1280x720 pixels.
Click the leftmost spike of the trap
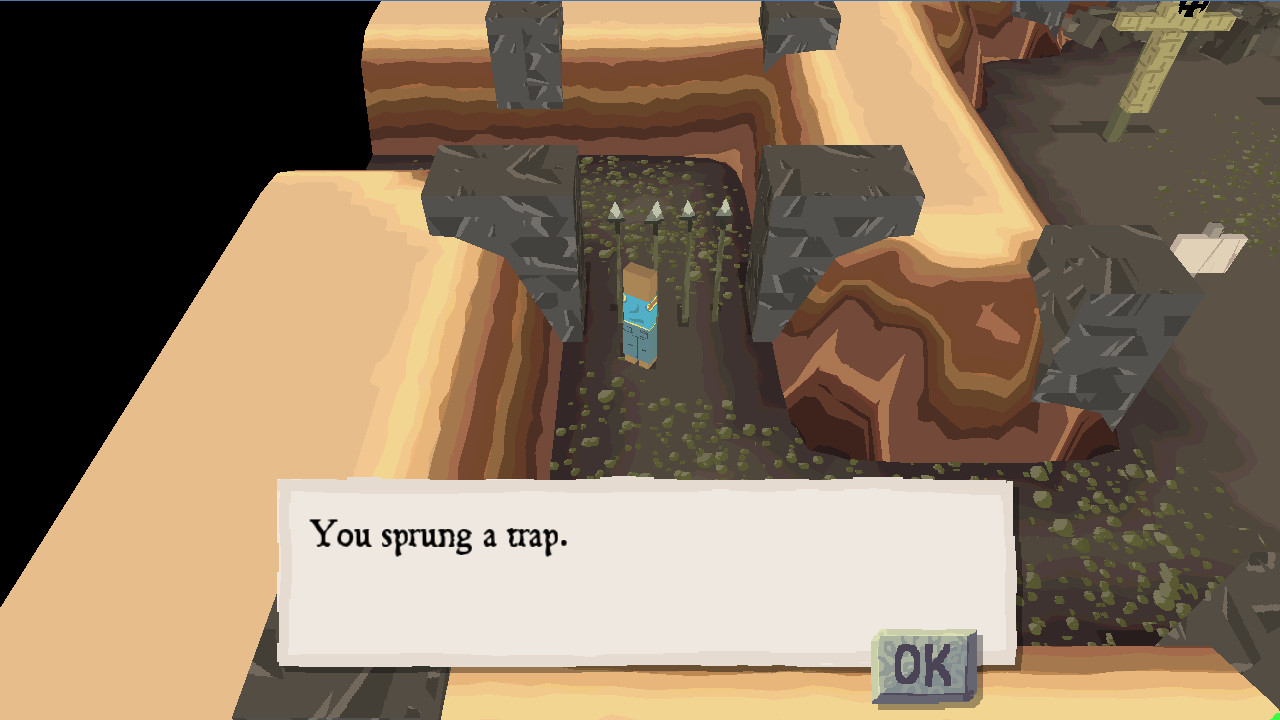tap(615, 210)
